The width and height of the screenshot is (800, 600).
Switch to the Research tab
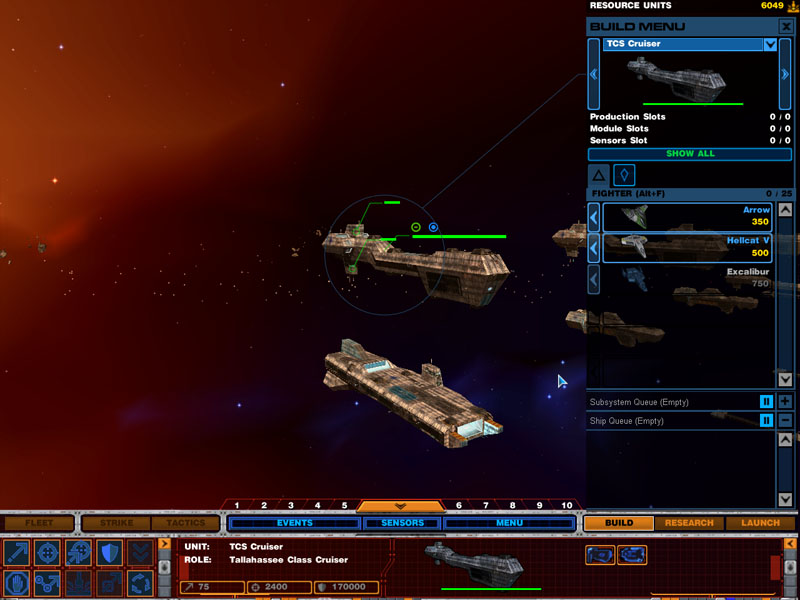(x=689, y=523)
